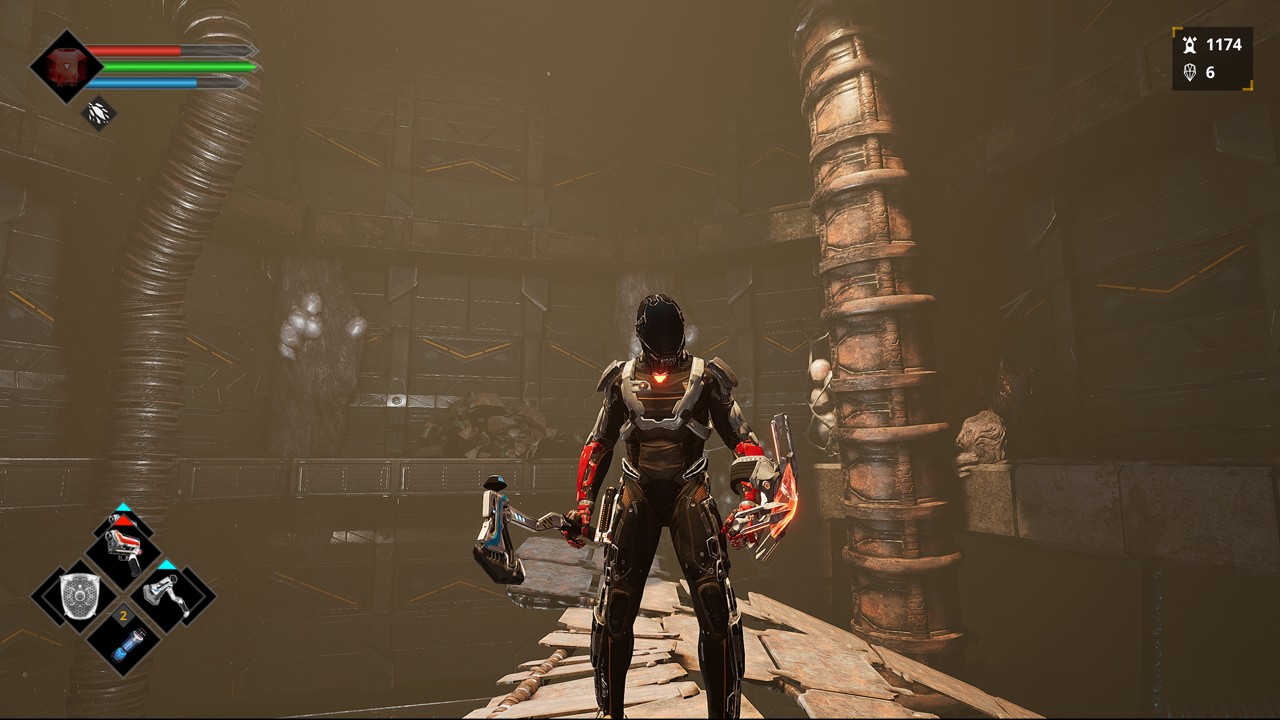Click the red character portrait diamond
The width and height of the screenshot is (1280, 720).
coord(66,66)
